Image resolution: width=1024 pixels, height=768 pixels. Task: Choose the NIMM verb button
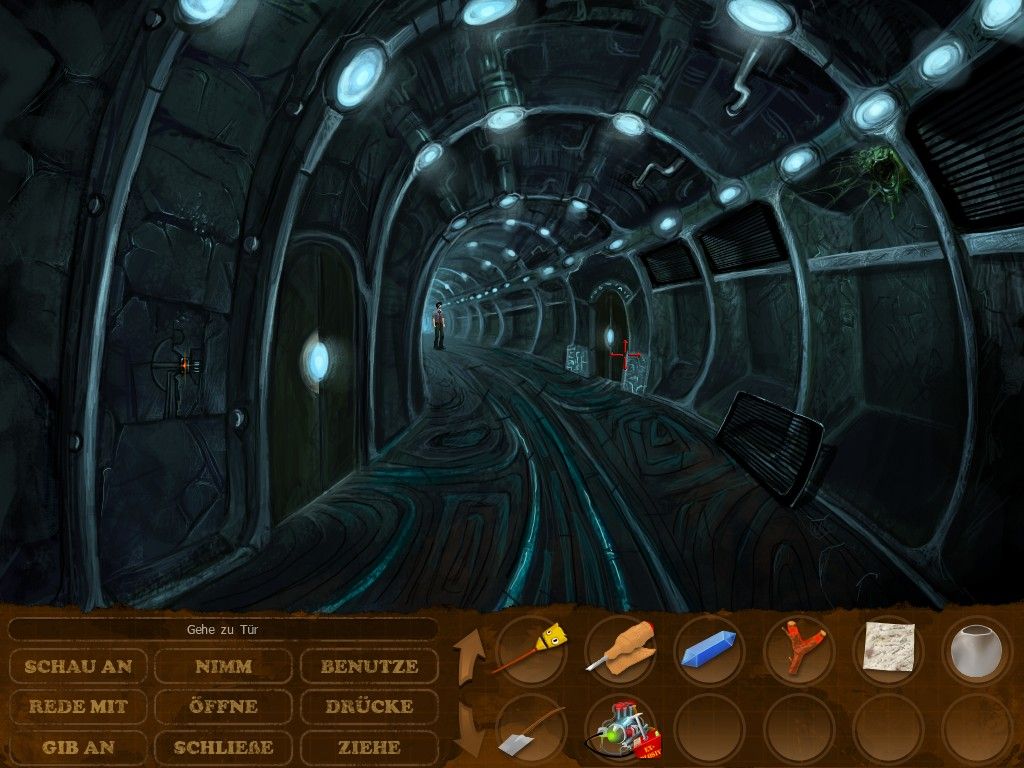coord(224,666)
